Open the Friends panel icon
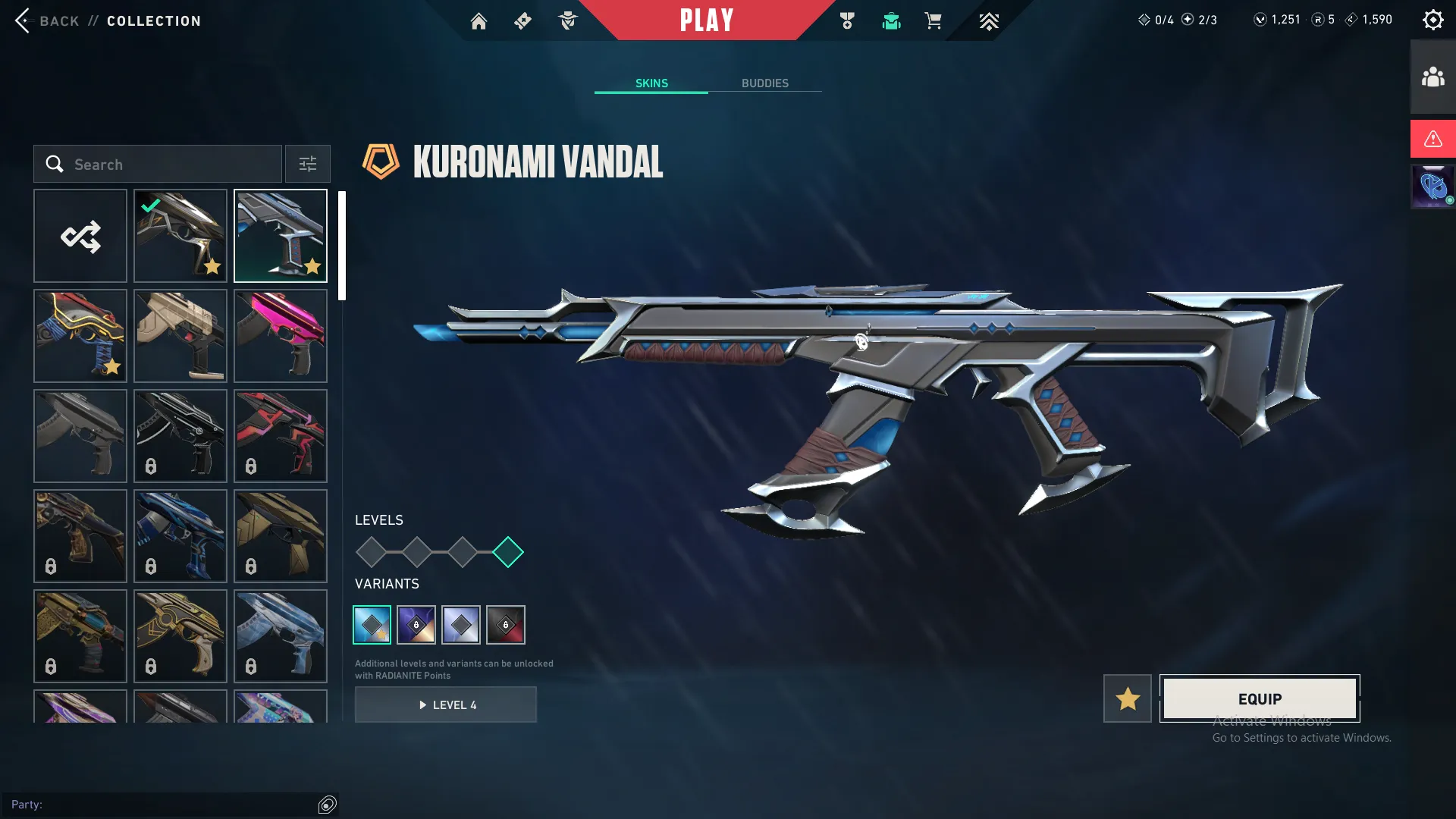 [x=1432, y=75]
